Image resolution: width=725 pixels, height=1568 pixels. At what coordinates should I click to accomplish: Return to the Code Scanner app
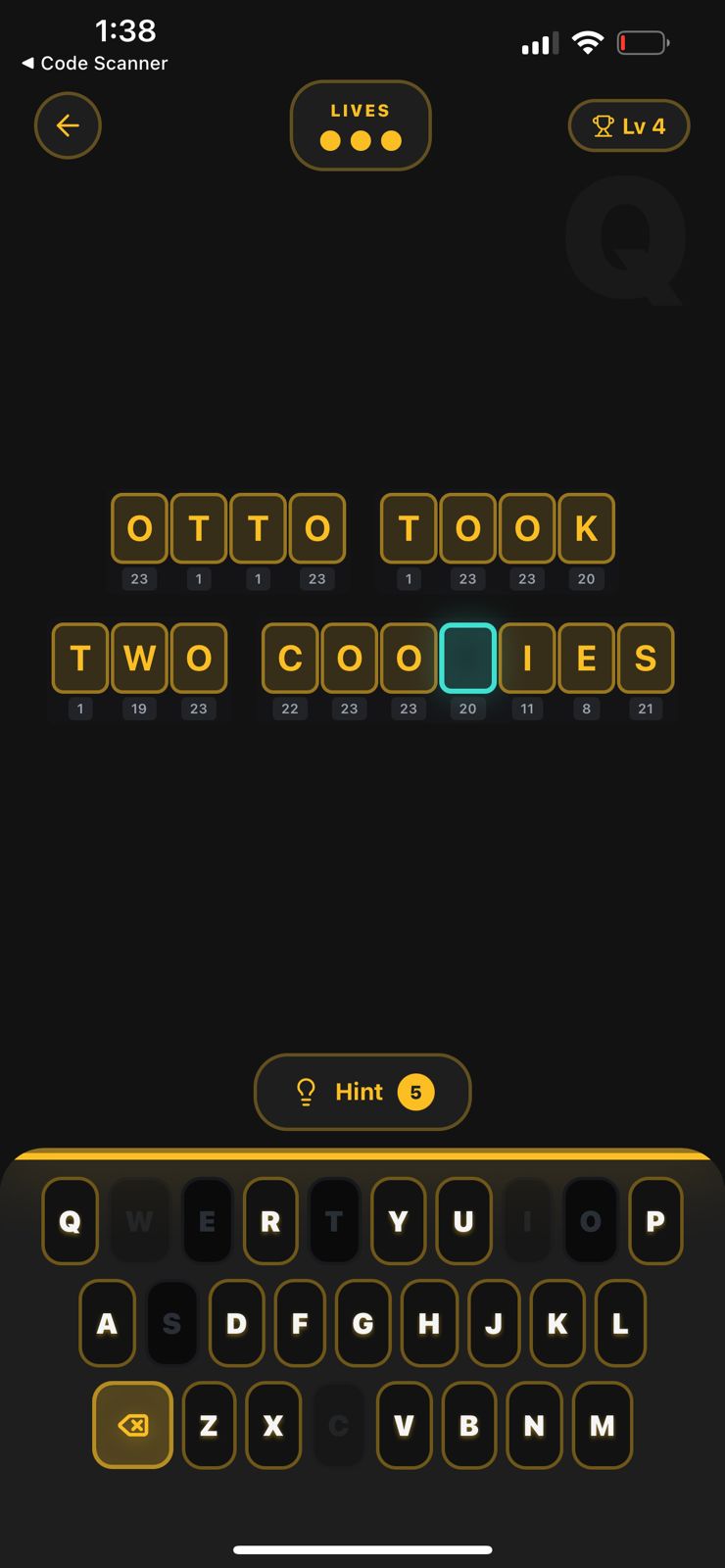point(94,63)
